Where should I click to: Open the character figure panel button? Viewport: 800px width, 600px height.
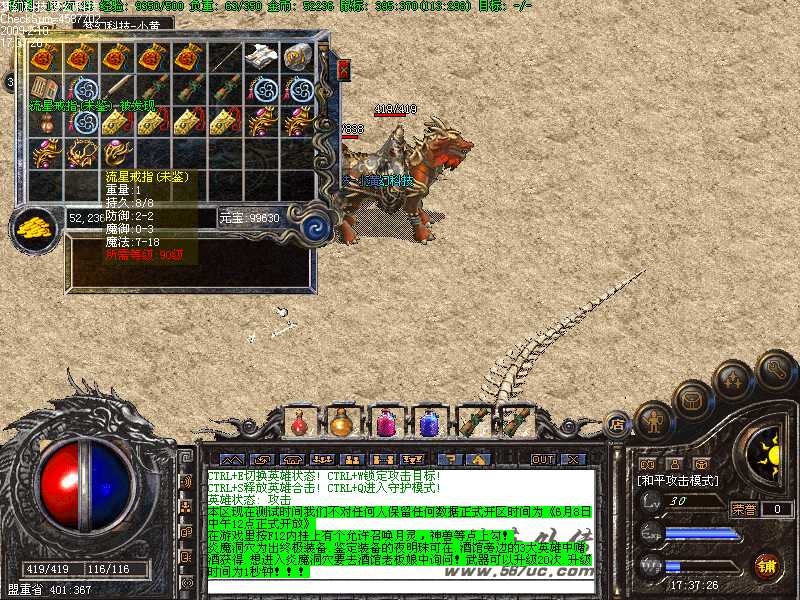point(652,421)
